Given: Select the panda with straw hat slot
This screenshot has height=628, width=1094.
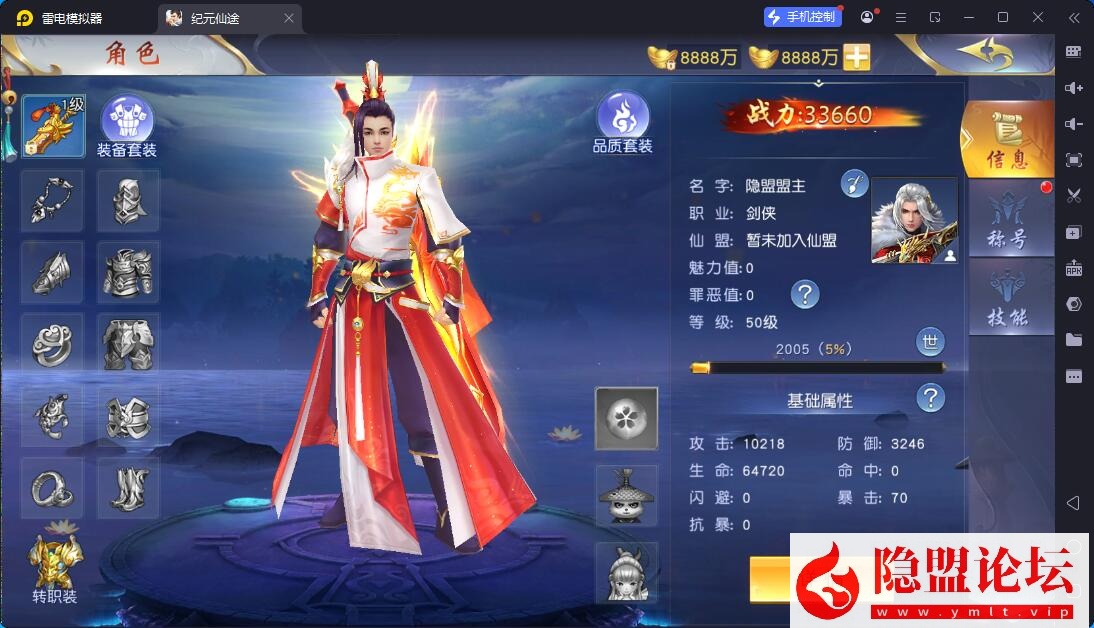Looking at the screenshot, I should tap(626, 495).
